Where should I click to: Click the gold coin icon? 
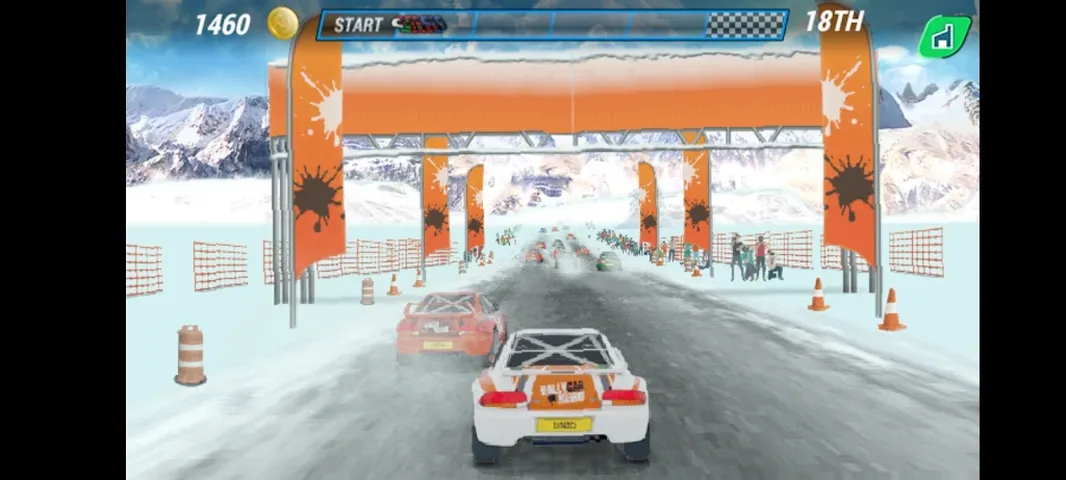click(x=283, y=23)
